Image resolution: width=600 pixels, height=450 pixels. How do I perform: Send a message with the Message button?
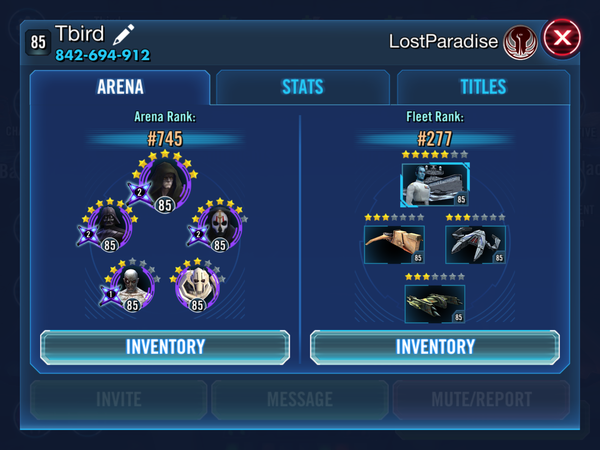coord(300,400)
